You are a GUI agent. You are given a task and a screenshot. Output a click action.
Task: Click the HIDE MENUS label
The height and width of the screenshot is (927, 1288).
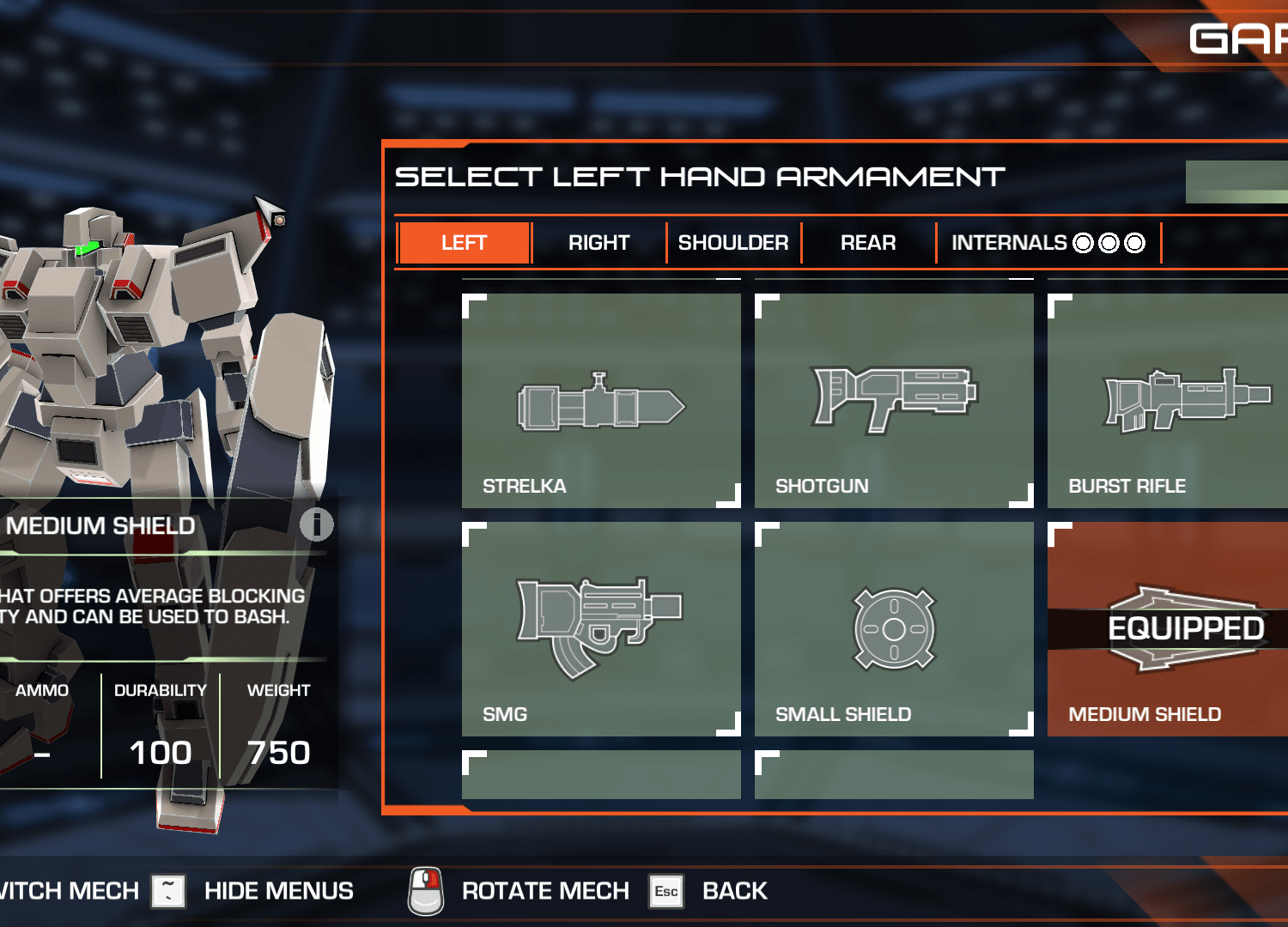(x=278, y=891)
